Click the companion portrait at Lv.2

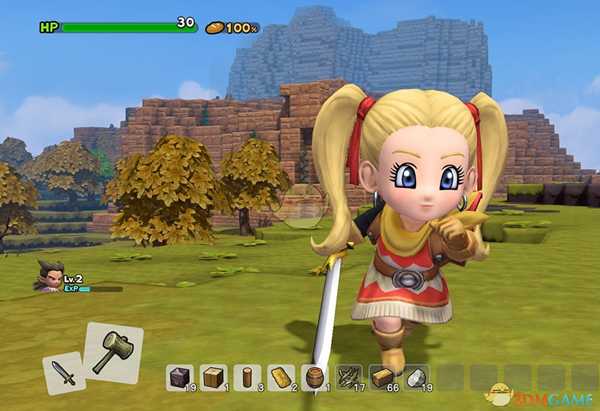(x=48, y=275)
